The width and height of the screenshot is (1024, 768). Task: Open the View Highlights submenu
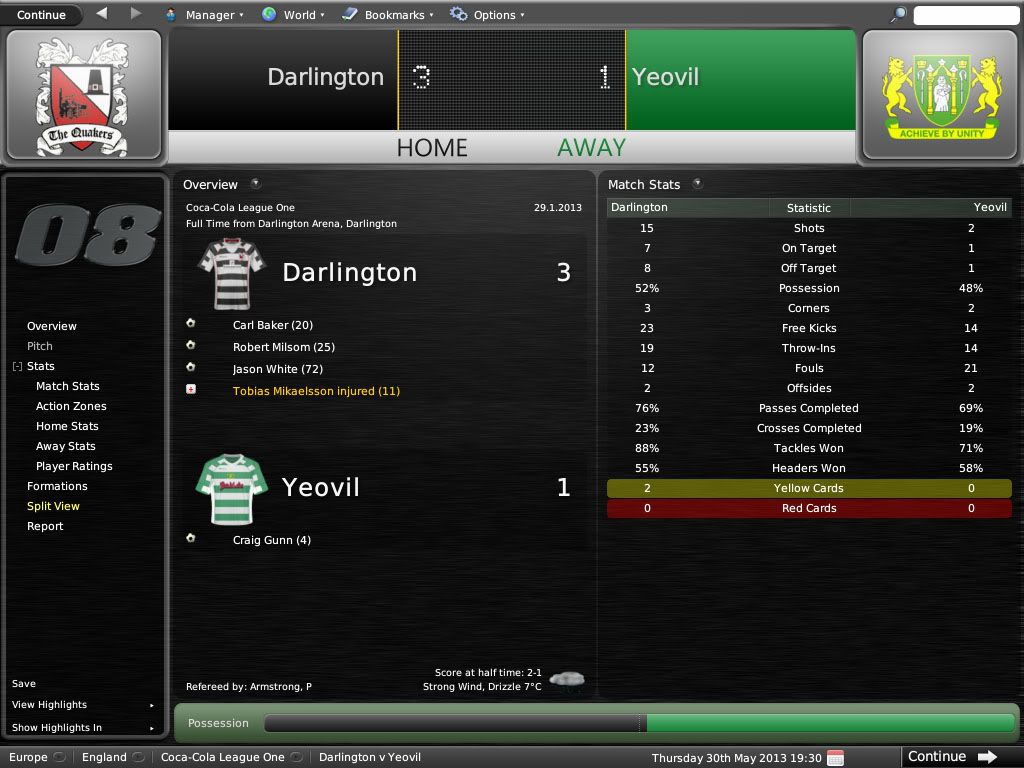coord(50,705)
